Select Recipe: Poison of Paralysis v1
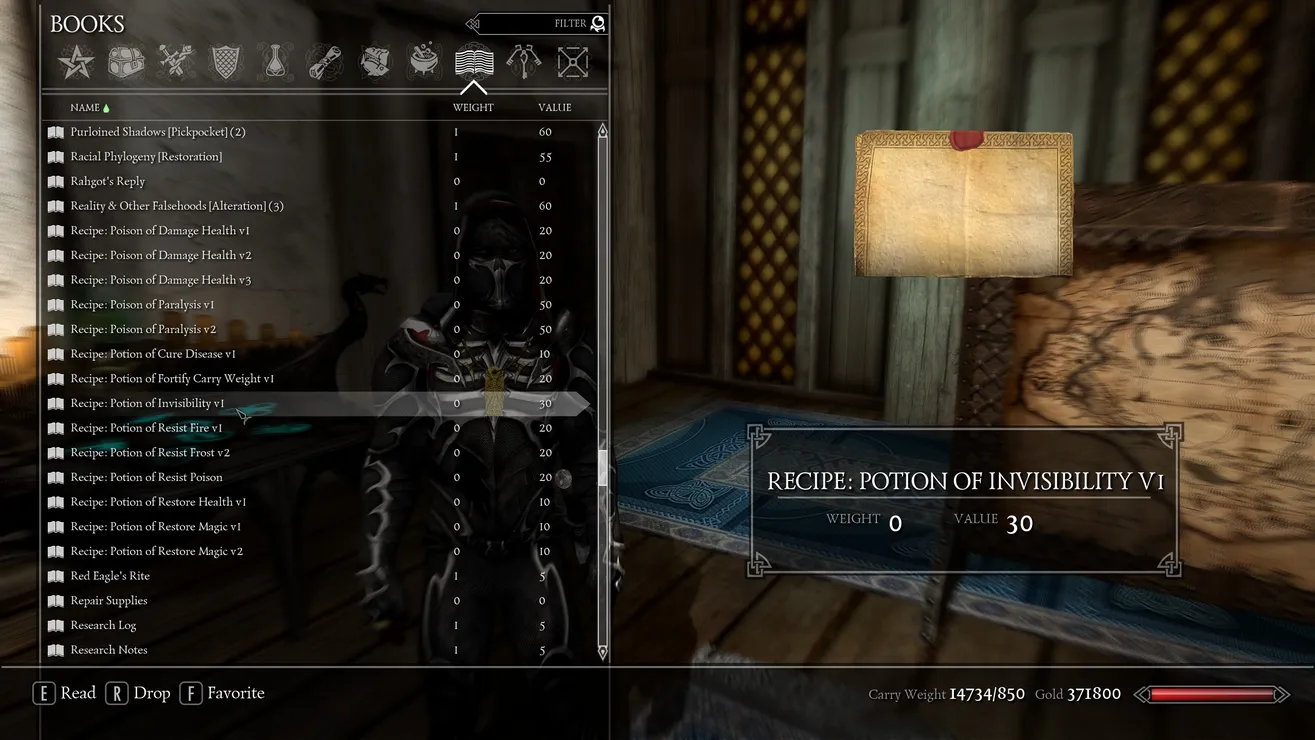 click(x=142, y=305)
